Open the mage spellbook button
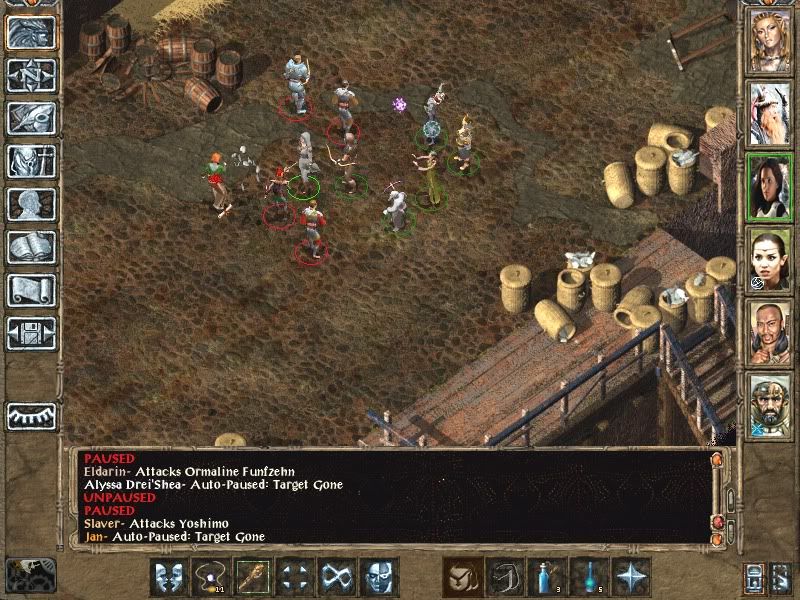Viewport: 800px width, 600px height. [x=31, y=247]
